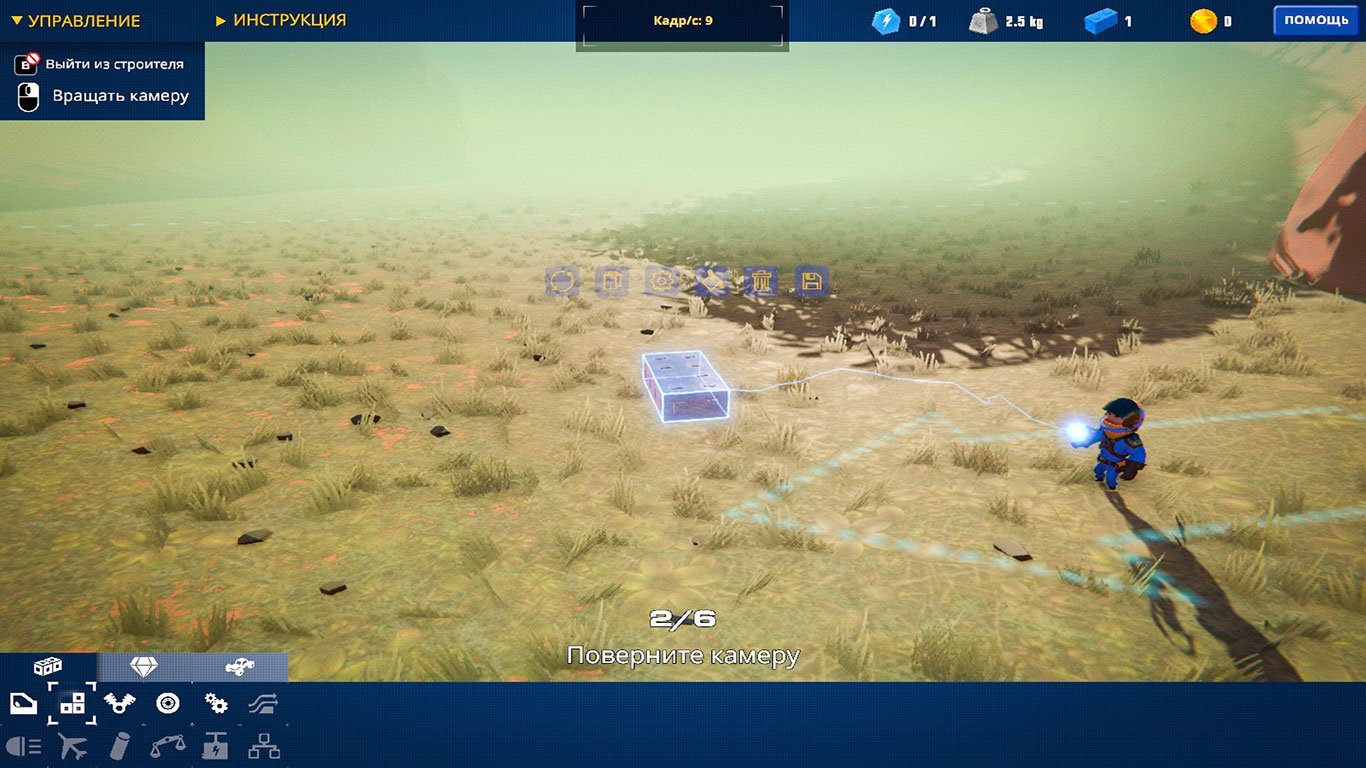1366x768 pixels.
Task: Select the basic blocks category
Action: pyautogui.click(x=71, y=703)
